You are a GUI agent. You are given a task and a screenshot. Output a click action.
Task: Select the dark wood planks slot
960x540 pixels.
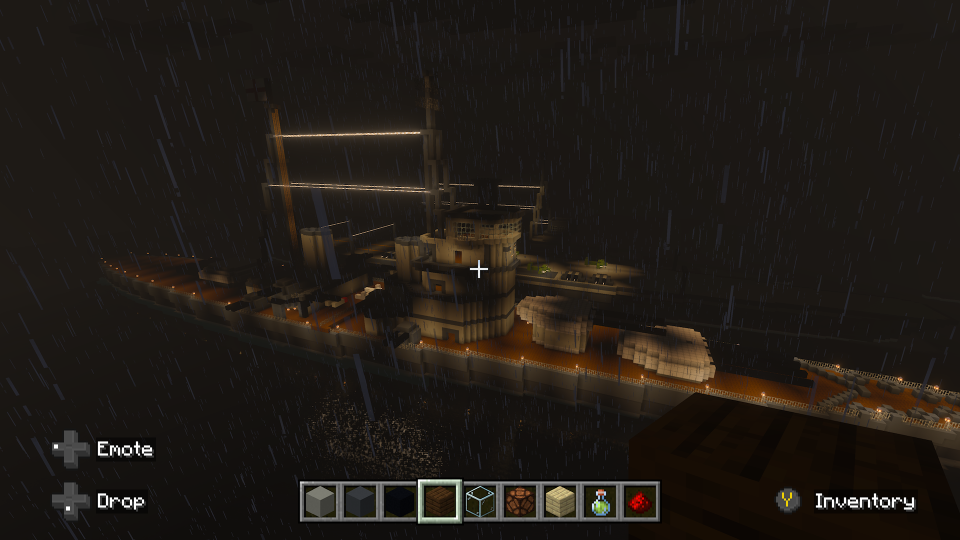440,501
